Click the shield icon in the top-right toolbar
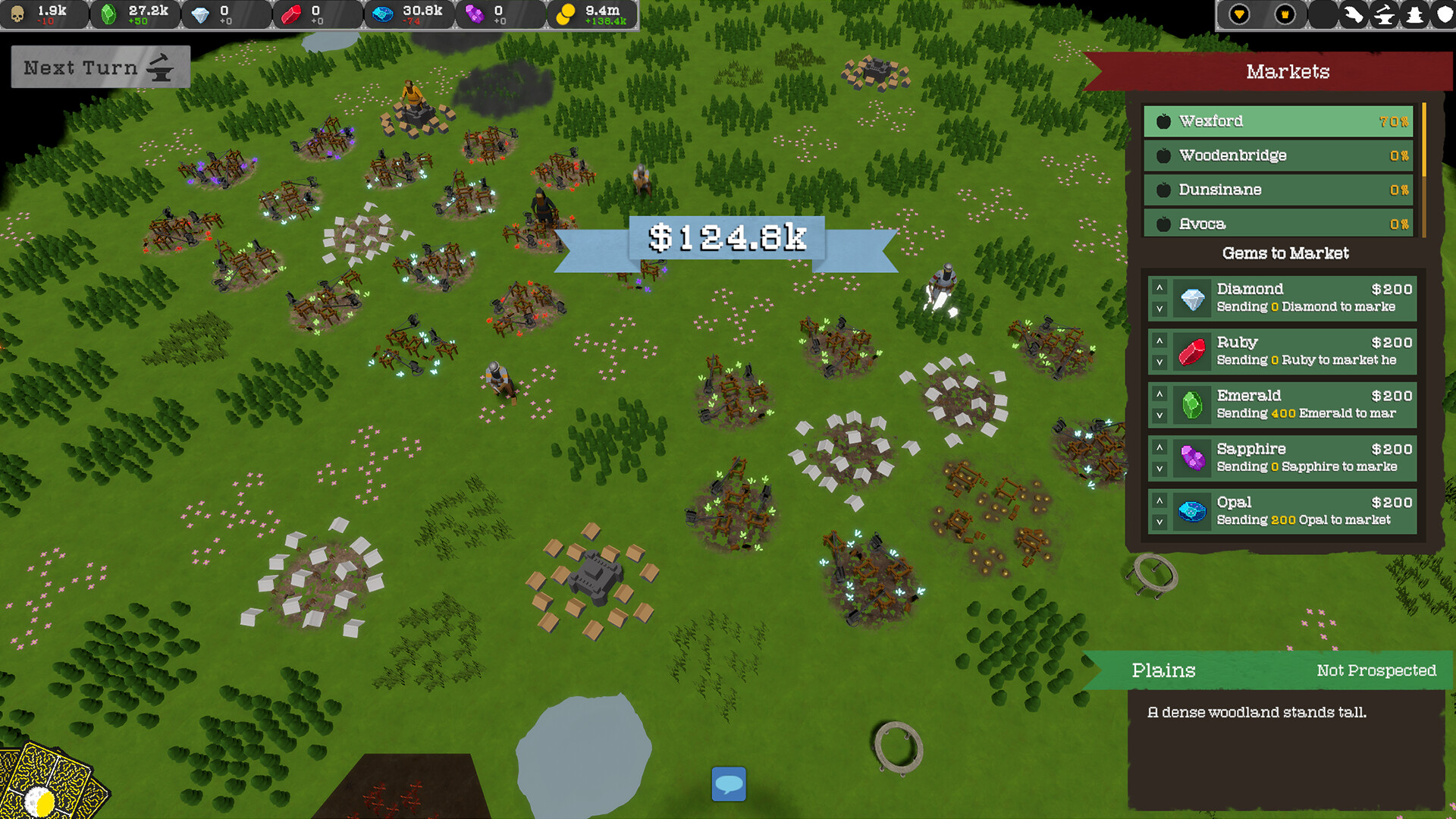Screen dimensions: 1456x819 [1445, 14]
